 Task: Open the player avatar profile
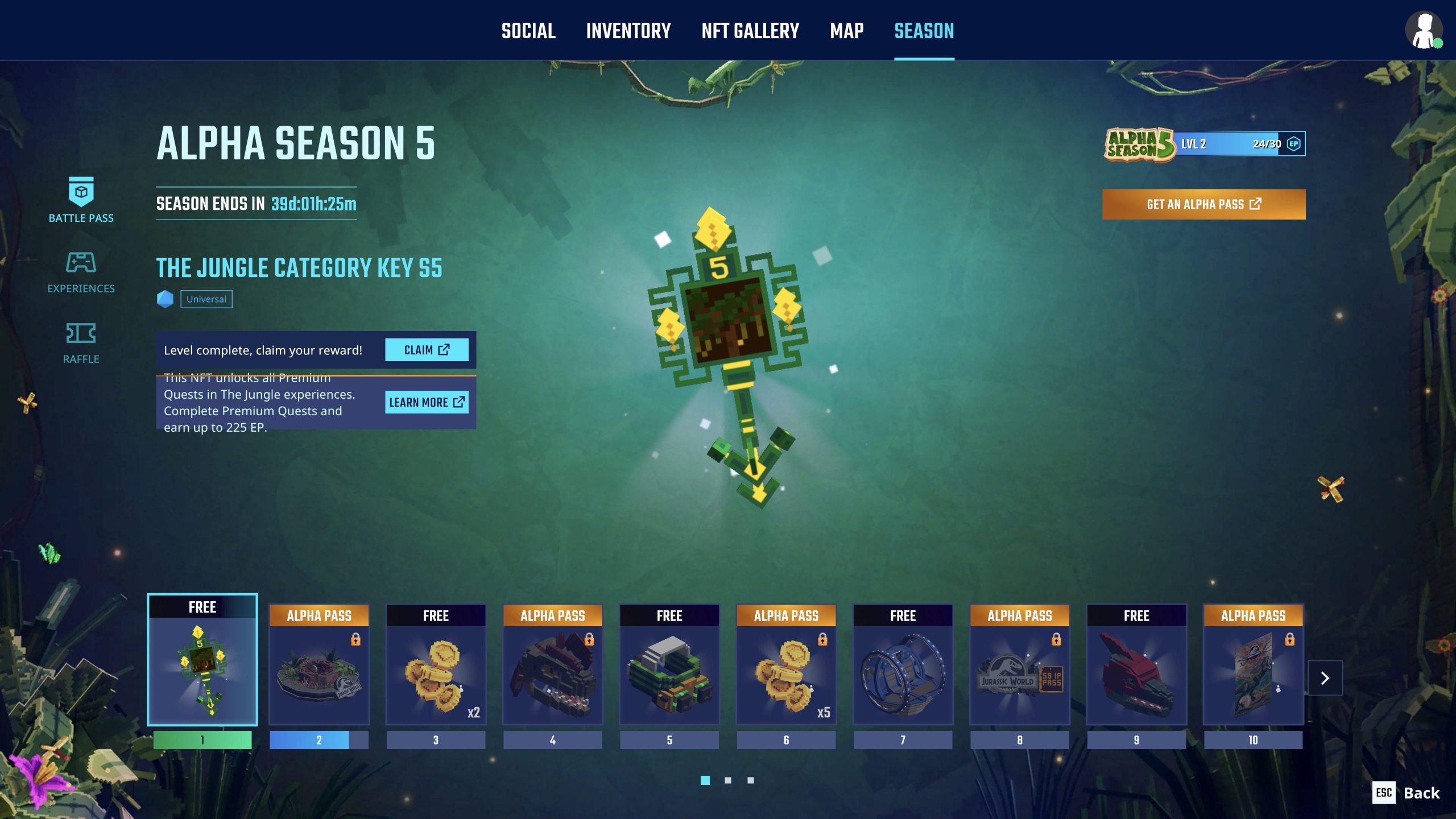[1424, 31]
